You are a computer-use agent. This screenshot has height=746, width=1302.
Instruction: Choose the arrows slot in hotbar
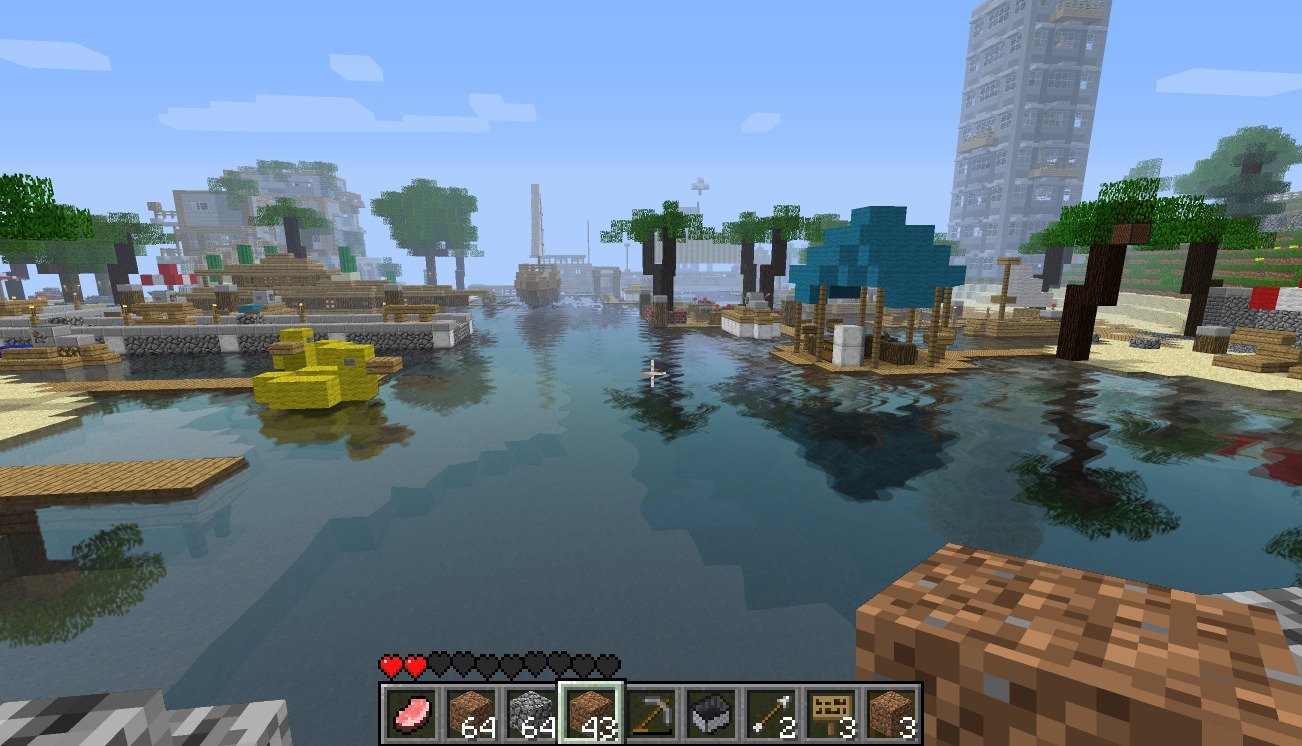click(770, 713)
